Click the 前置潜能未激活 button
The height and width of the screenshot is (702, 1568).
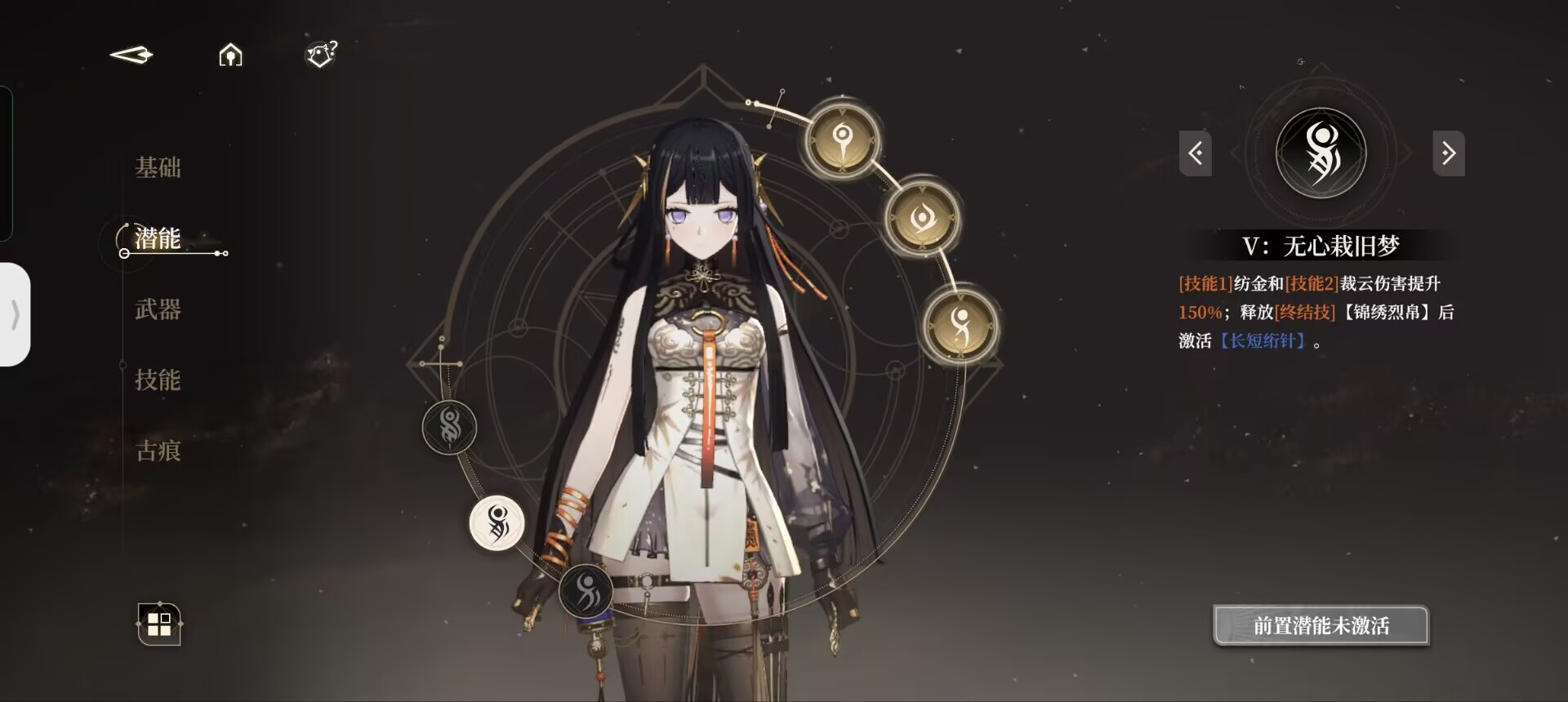[1321, 626]
